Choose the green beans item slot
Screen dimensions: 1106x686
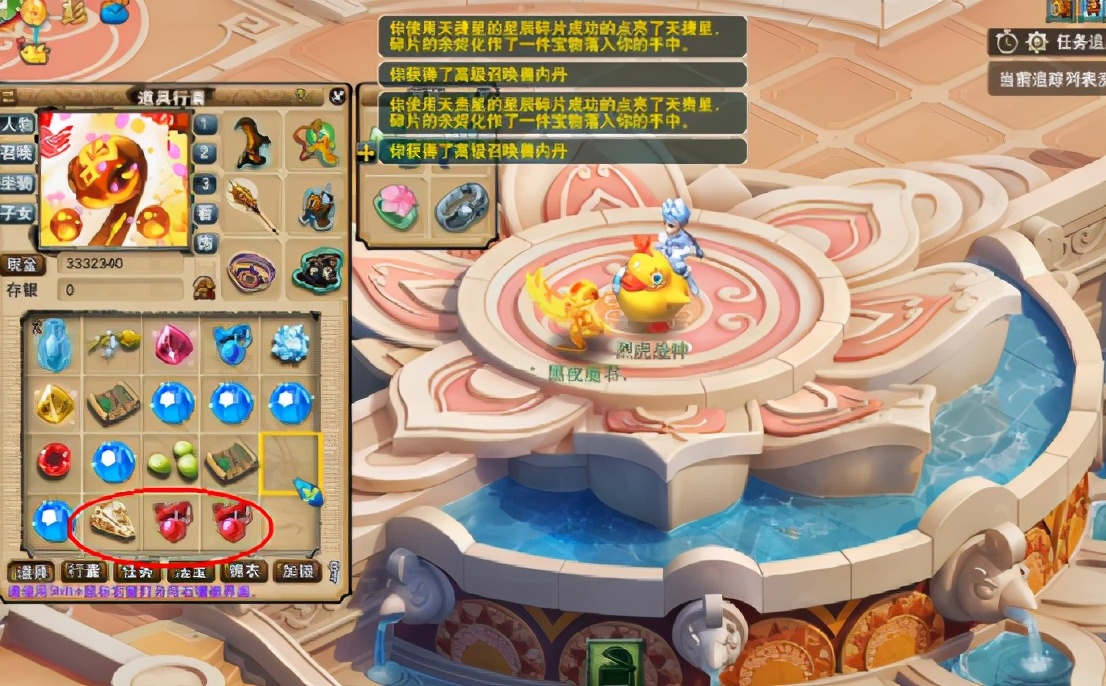tap(172, 462)
